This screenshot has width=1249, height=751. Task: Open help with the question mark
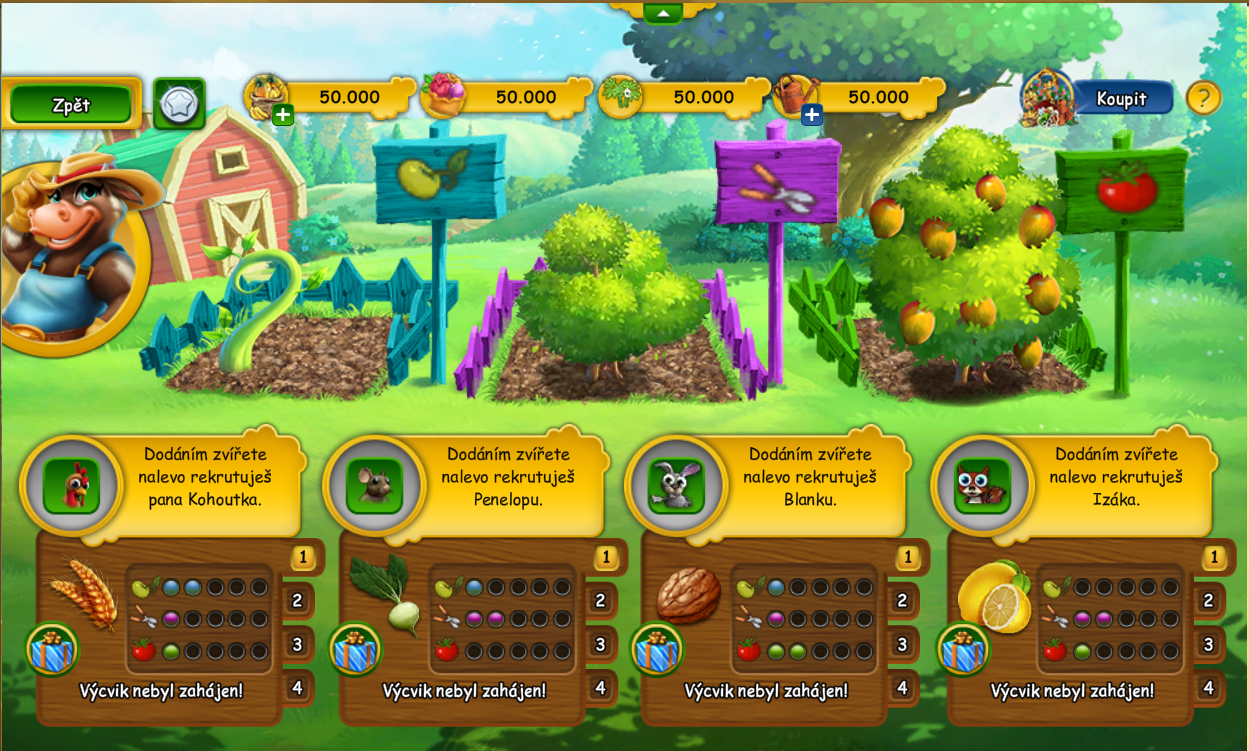pyautogui.click(x=1203, y=98)
